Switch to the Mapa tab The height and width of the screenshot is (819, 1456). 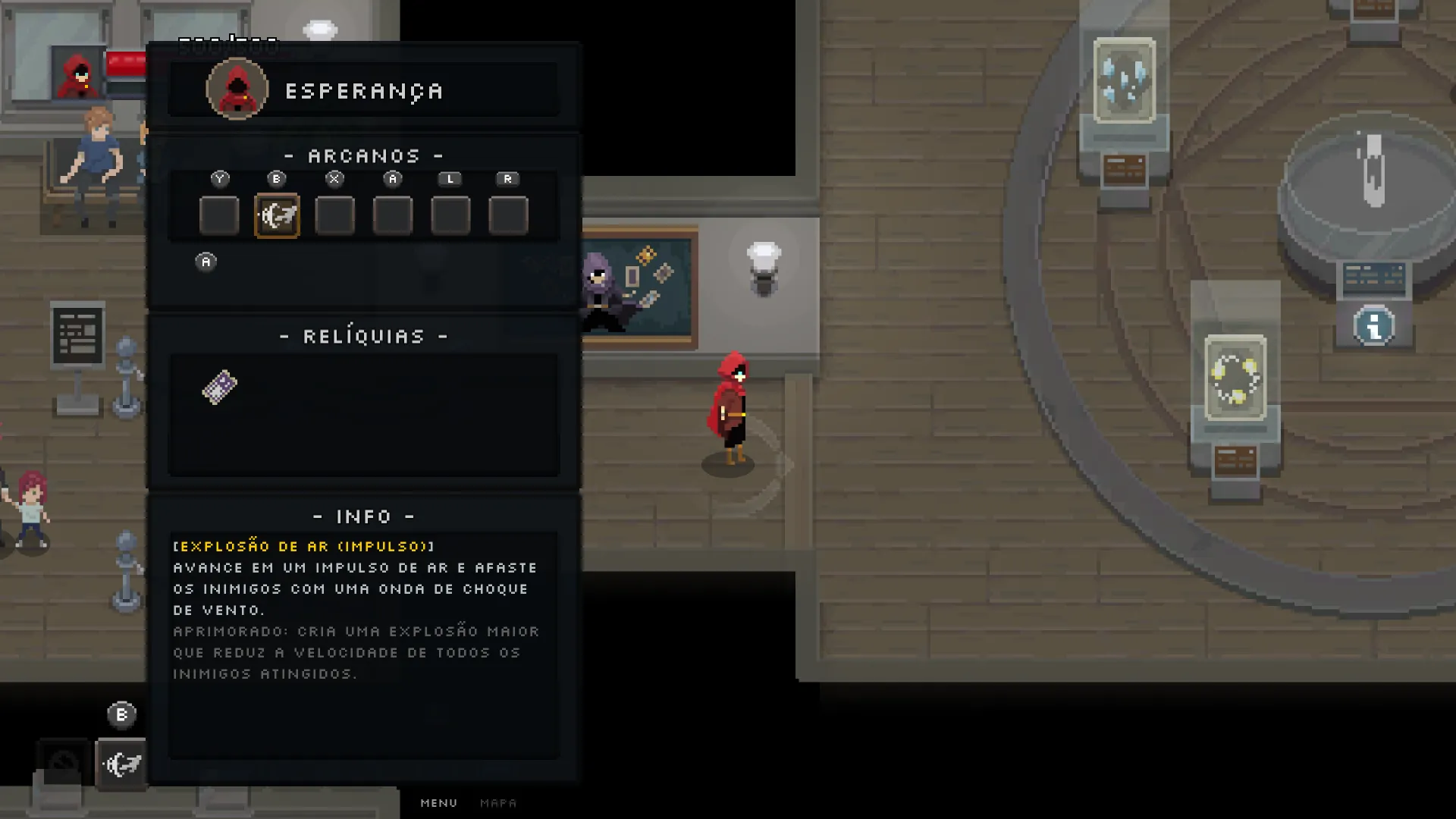(498, 802)
